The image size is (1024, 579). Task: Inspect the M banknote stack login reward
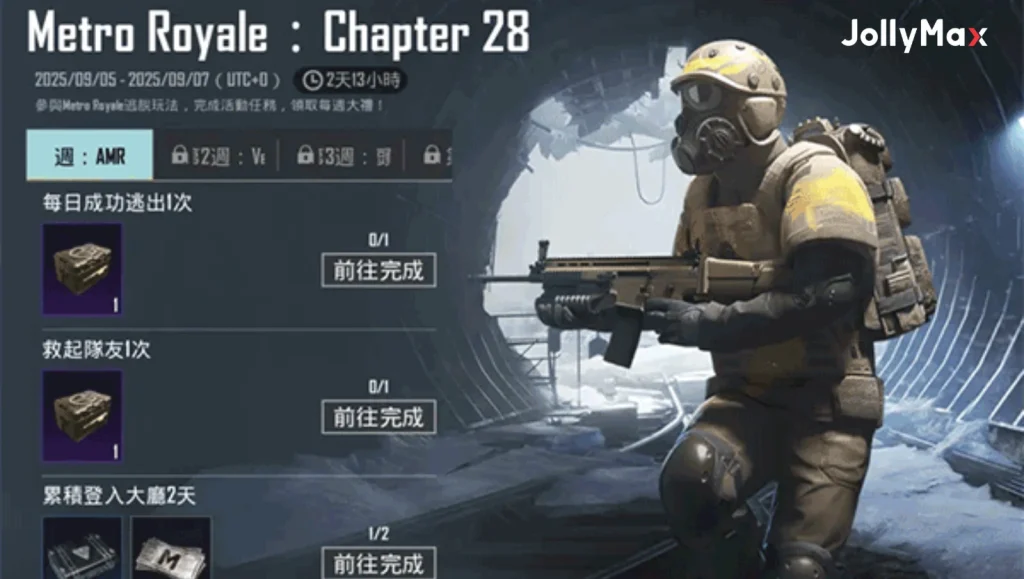[171, 550]
